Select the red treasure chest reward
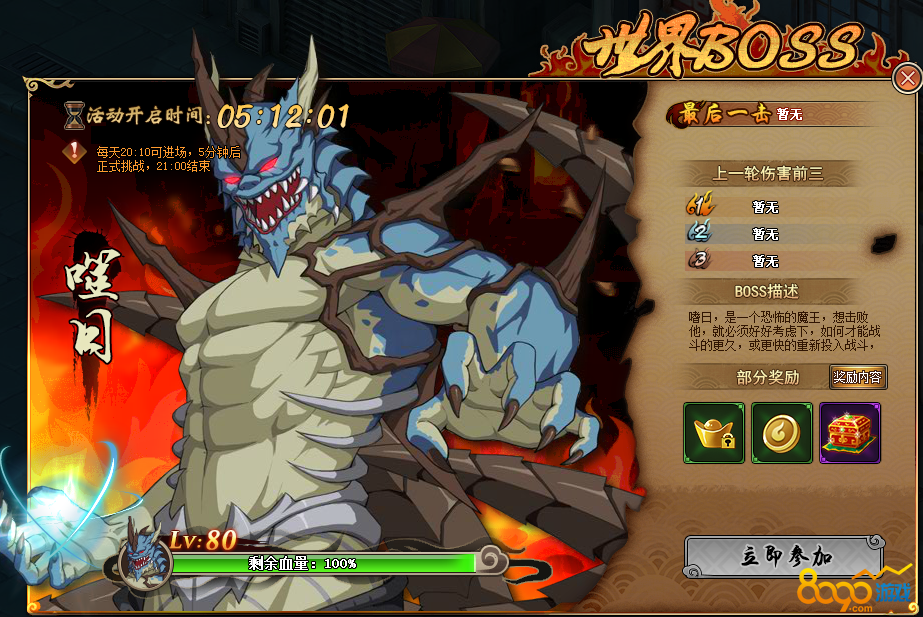The image size is (923, 617). click(849, 433)
